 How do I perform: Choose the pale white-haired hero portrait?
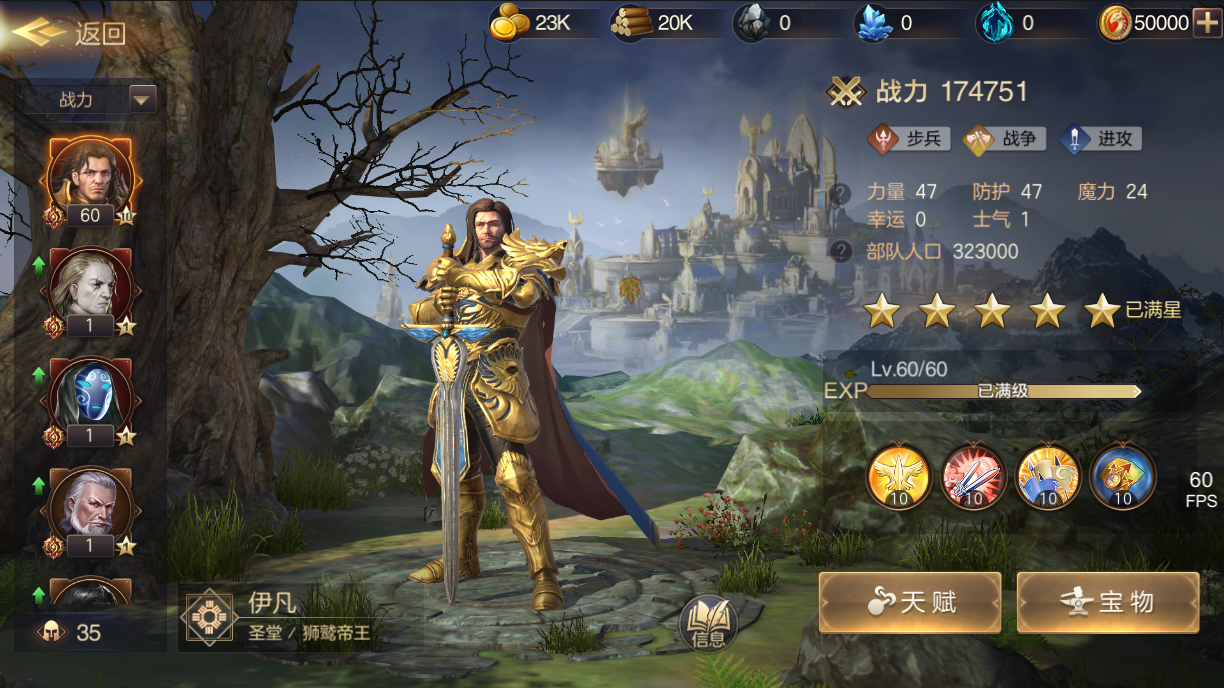[90, 285]
